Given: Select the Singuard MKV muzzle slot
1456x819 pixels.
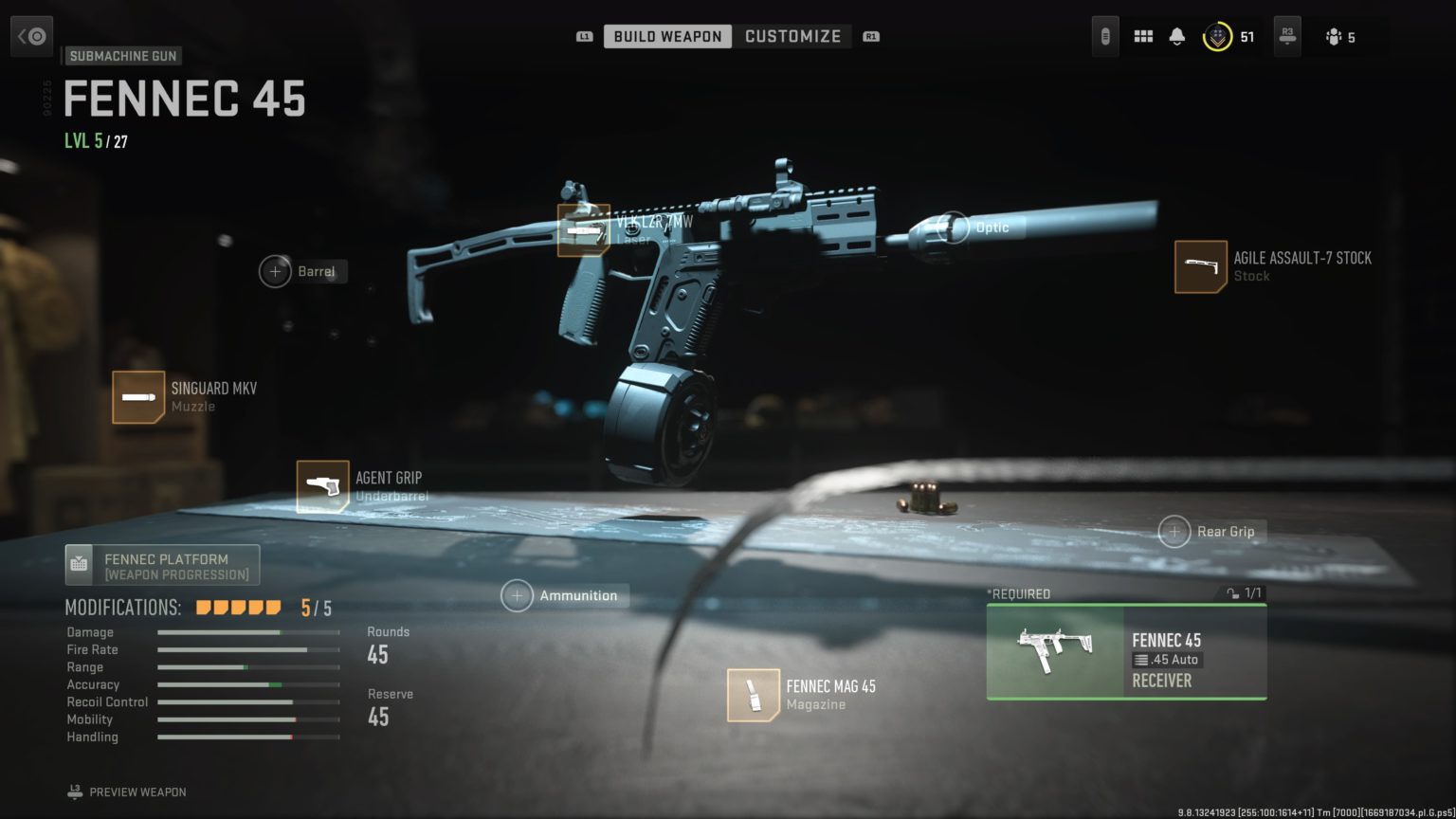Looking at the screenshot, I should [x=138, y=396].
